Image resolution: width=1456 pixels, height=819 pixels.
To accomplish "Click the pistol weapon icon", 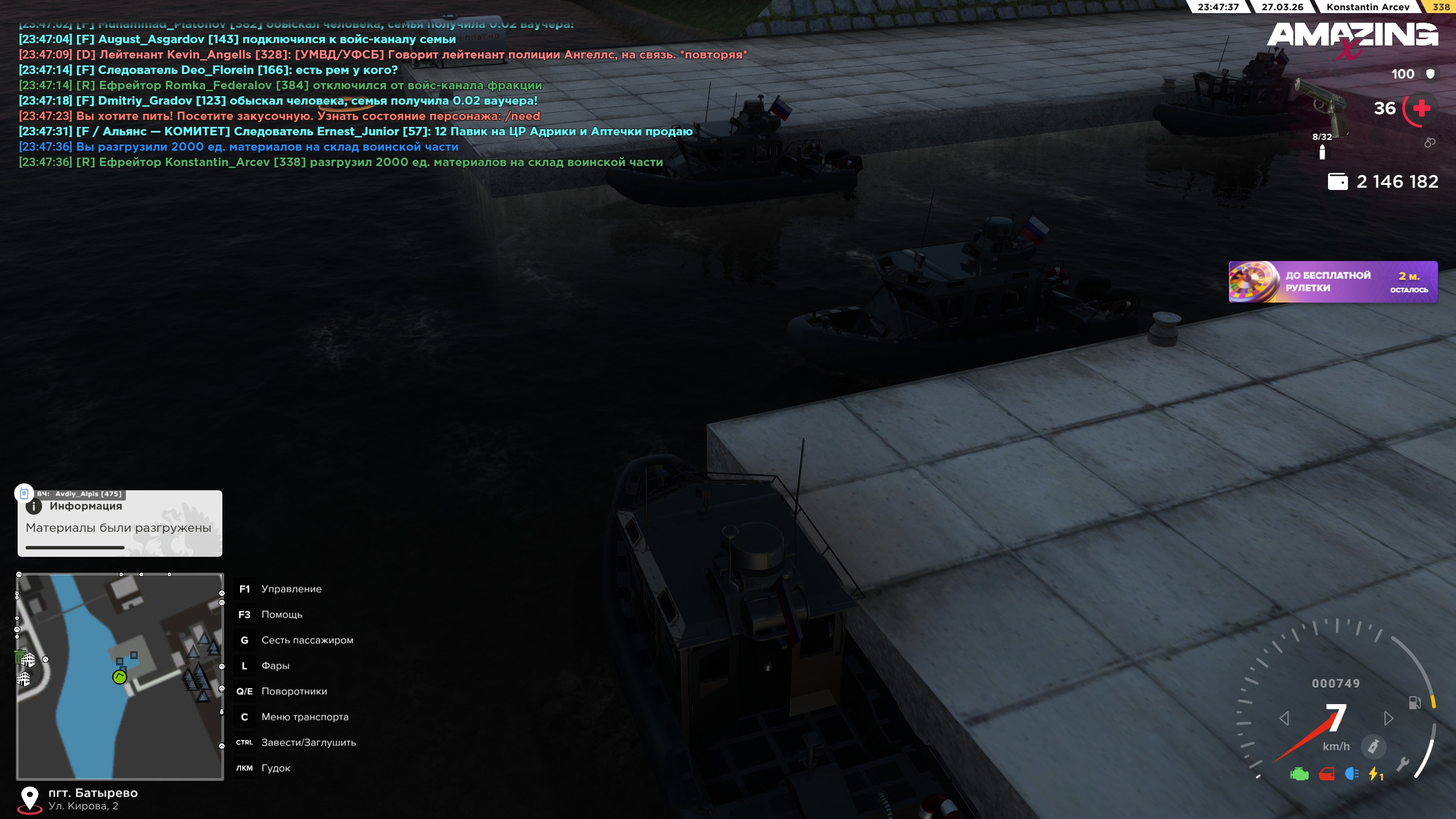I will 1323,104.
